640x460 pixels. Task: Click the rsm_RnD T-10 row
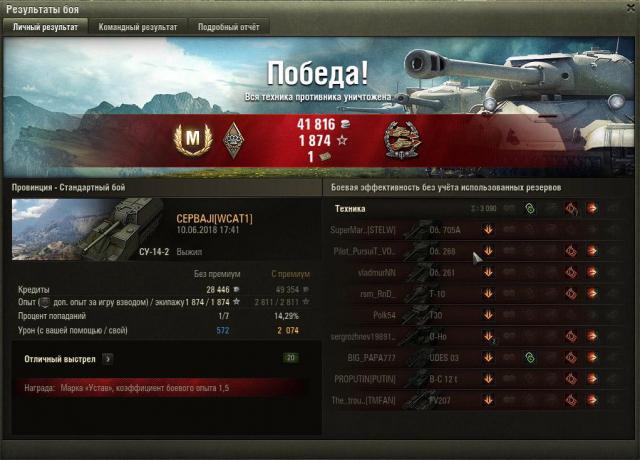[470, 293]
